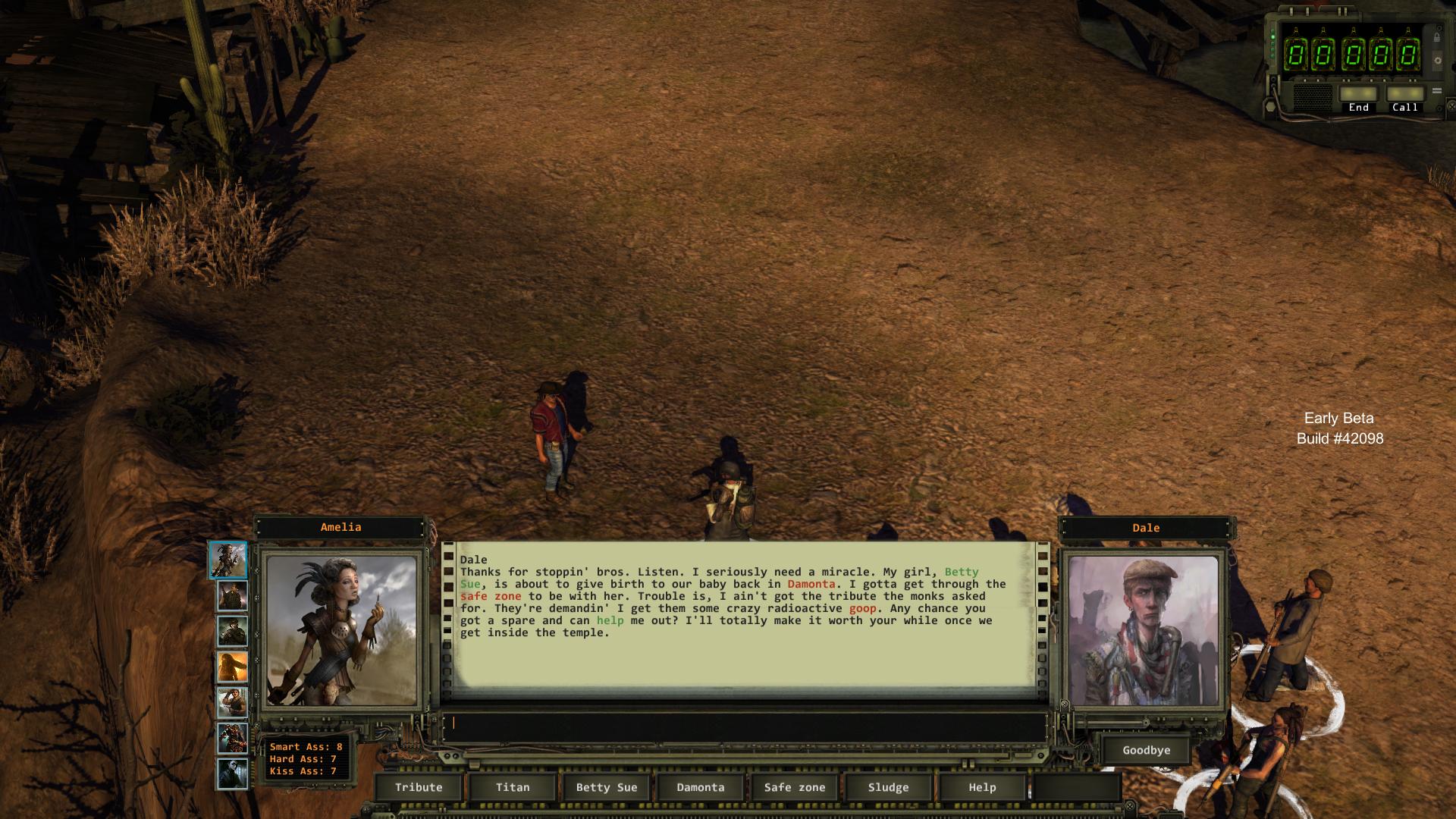
Task: Activate the radio Call button
Action: coord(1404,94)
